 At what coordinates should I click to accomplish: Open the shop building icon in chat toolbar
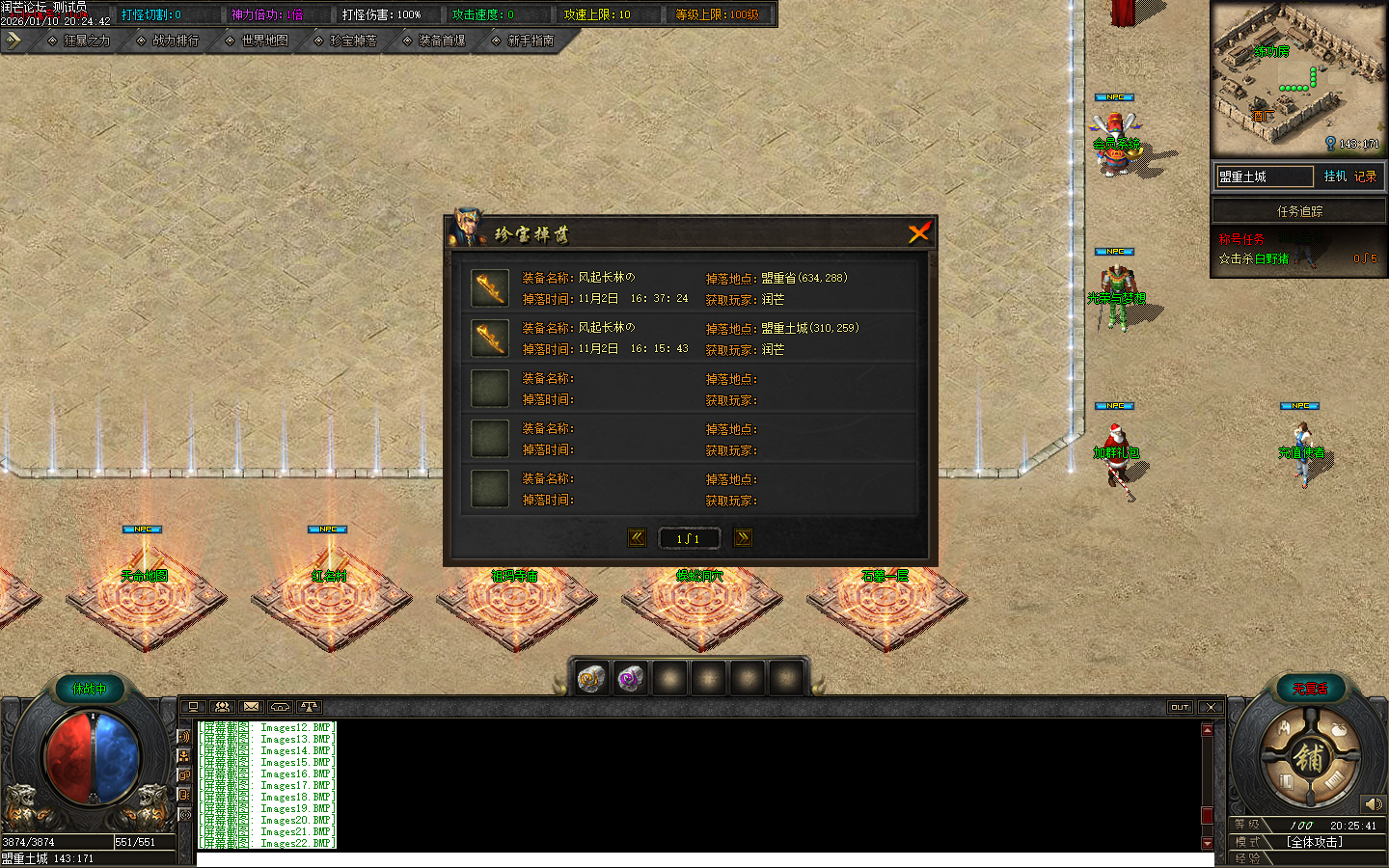[279, 707]
